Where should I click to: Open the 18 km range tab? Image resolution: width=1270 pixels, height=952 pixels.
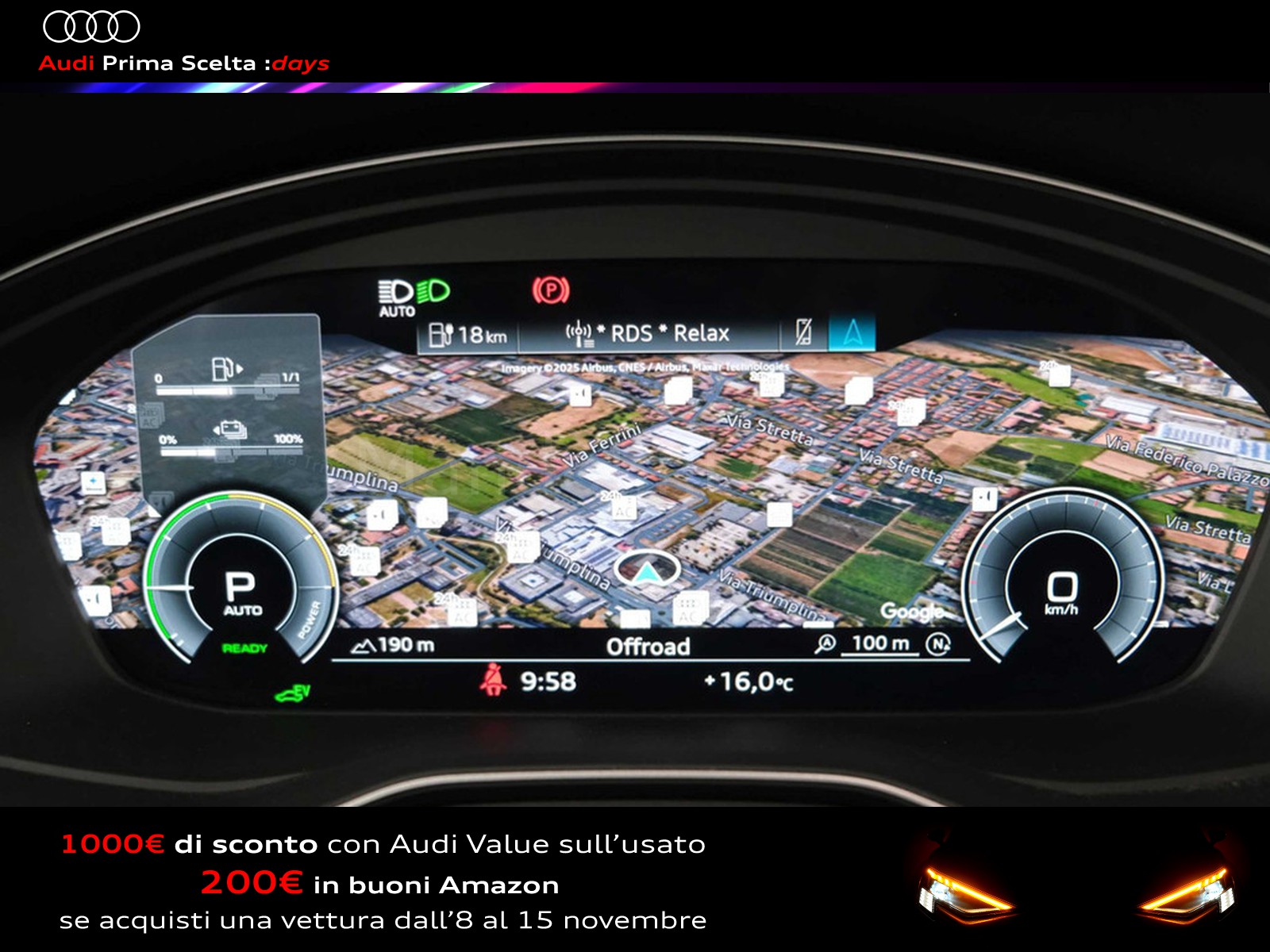click(x=468, y=335)
